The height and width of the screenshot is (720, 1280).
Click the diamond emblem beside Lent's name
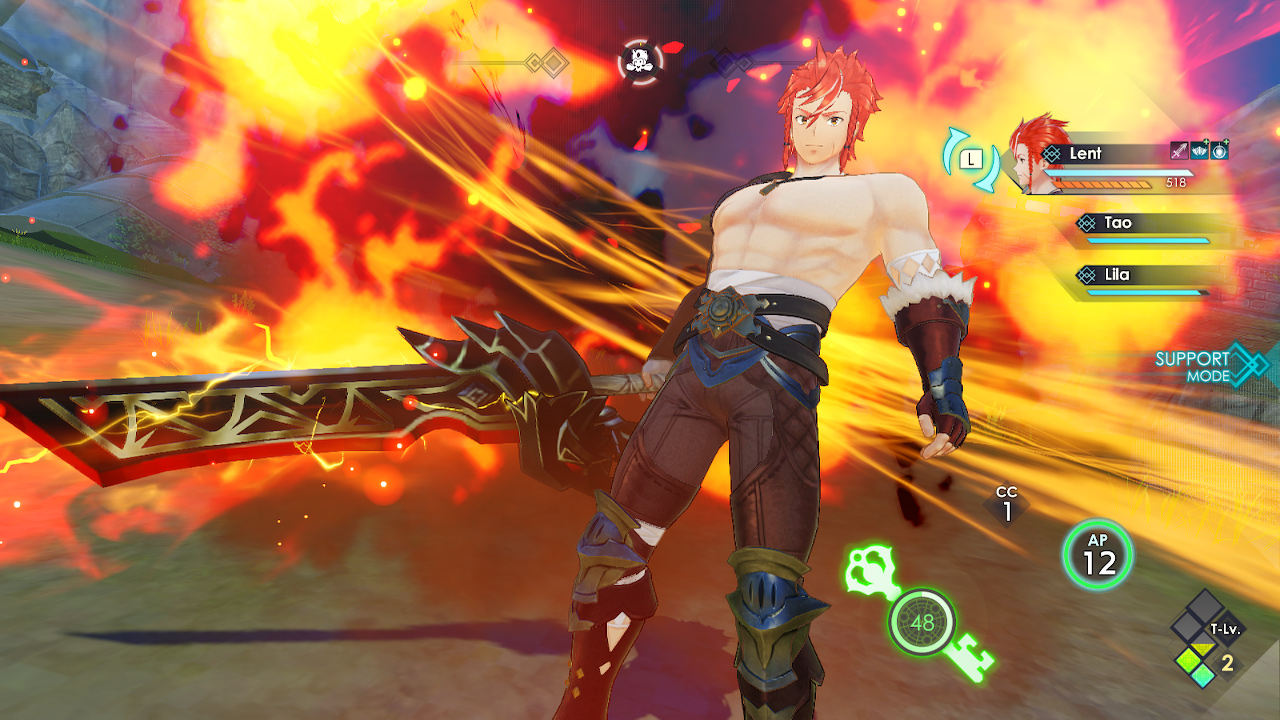point(1052,153)
